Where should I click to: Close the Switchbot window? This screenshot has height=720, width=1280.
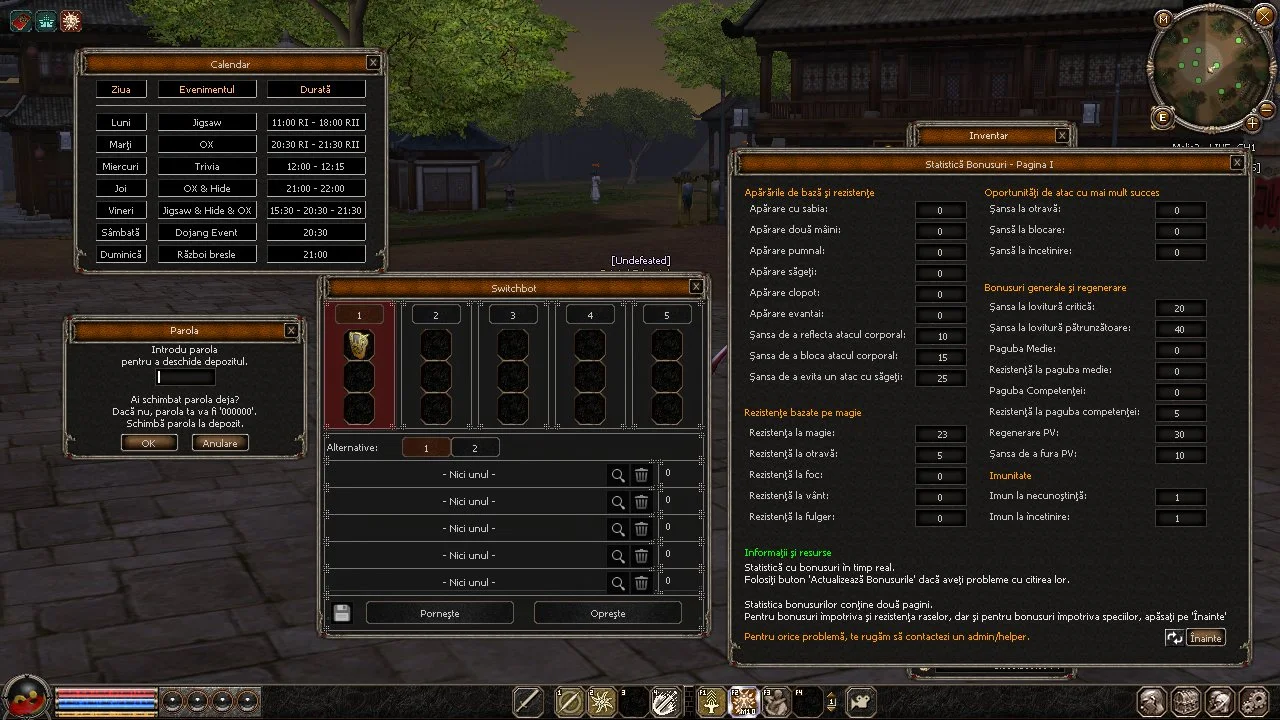[696, 287]
